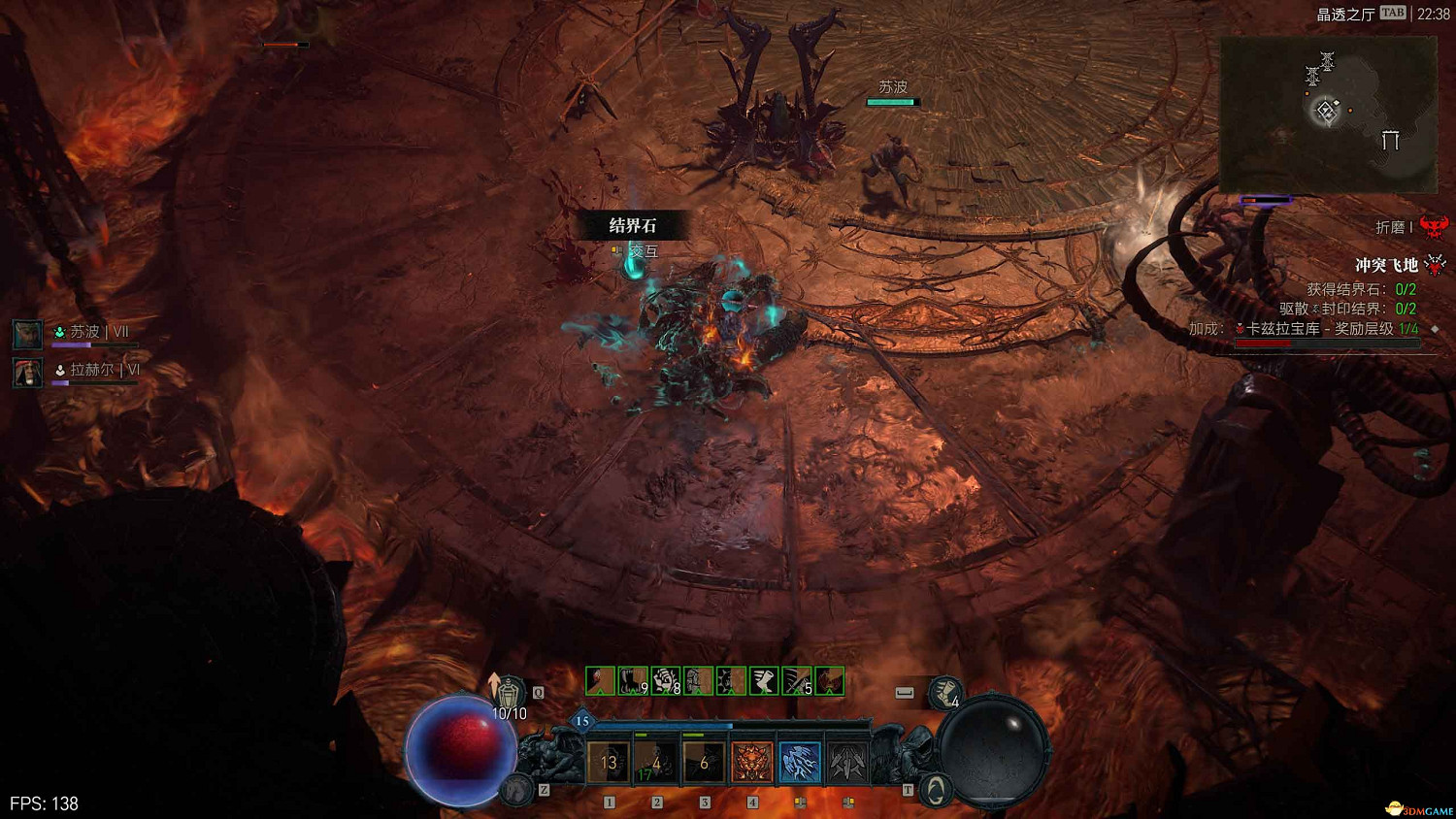
Task: Inspect the boot buff icon in the buff bar
Action: (x=764, y=681)
